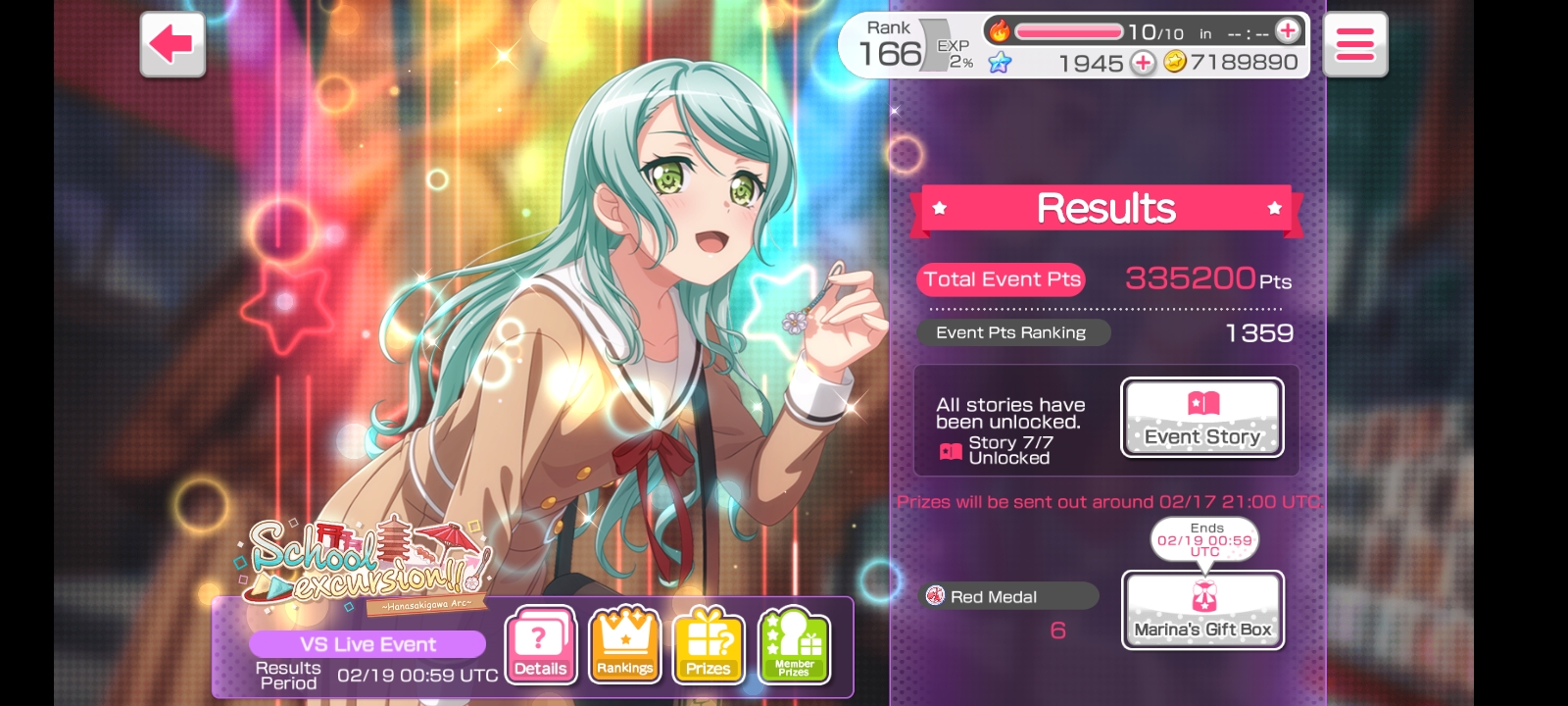The image size is (1568, 706).
Task: Open the Event Story
Action: (x=1201, y=418)
